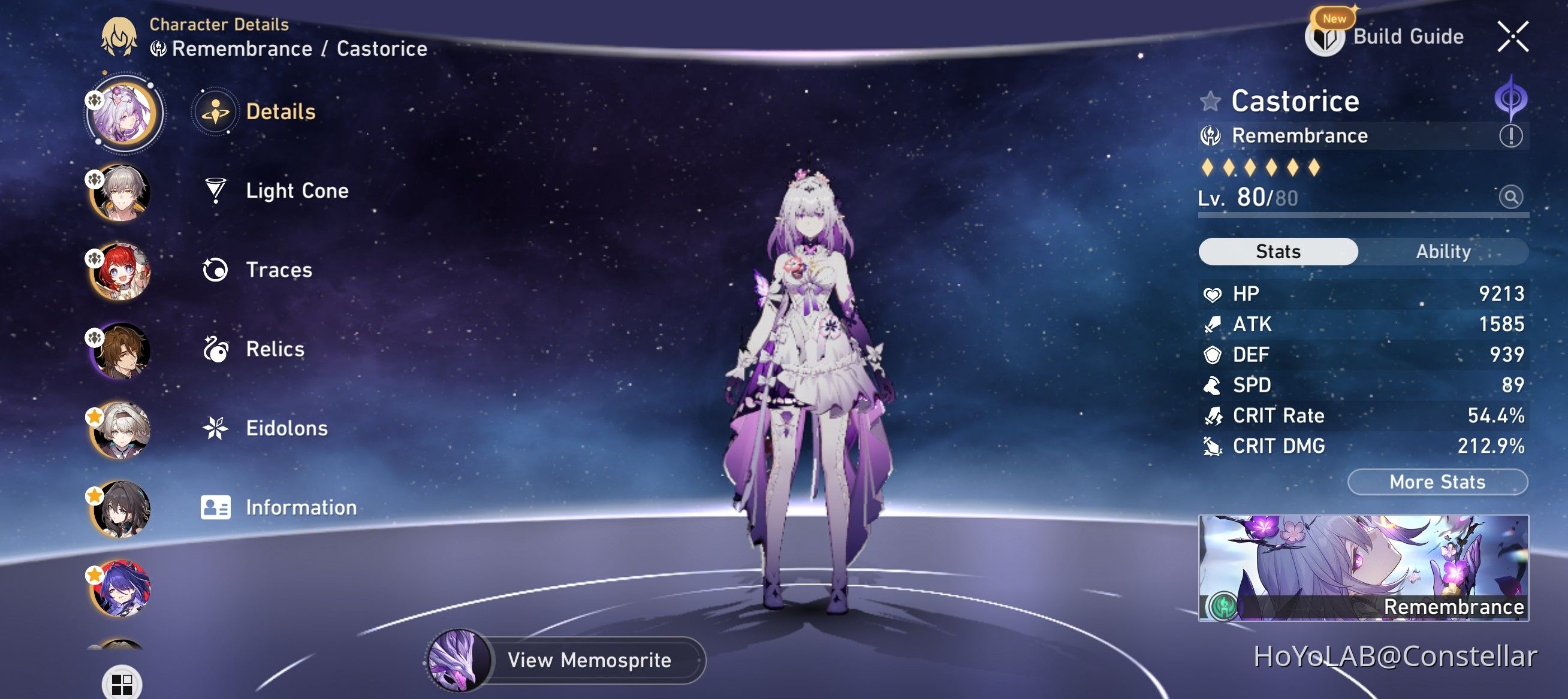Open the Relics panel
1568x699 pixels.
pyautogui.click(x=274, y=349)
